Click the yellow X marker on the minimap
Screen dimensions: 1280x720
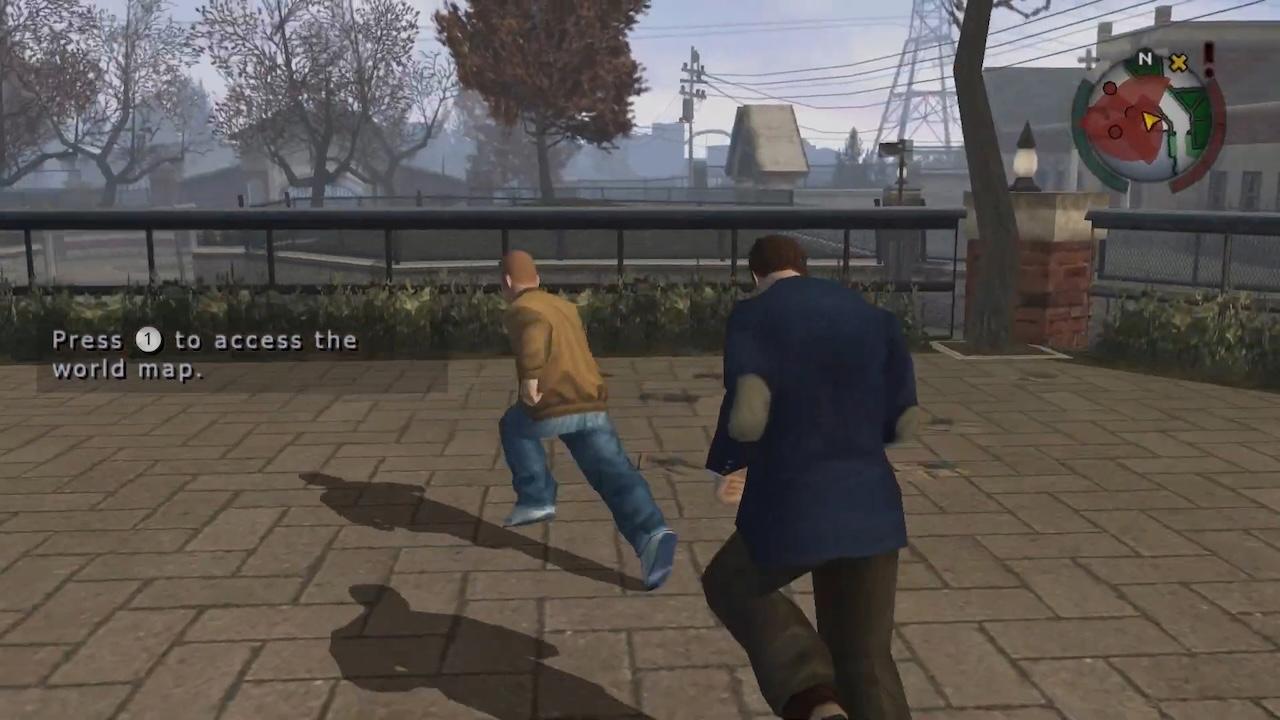point(1178,62)
